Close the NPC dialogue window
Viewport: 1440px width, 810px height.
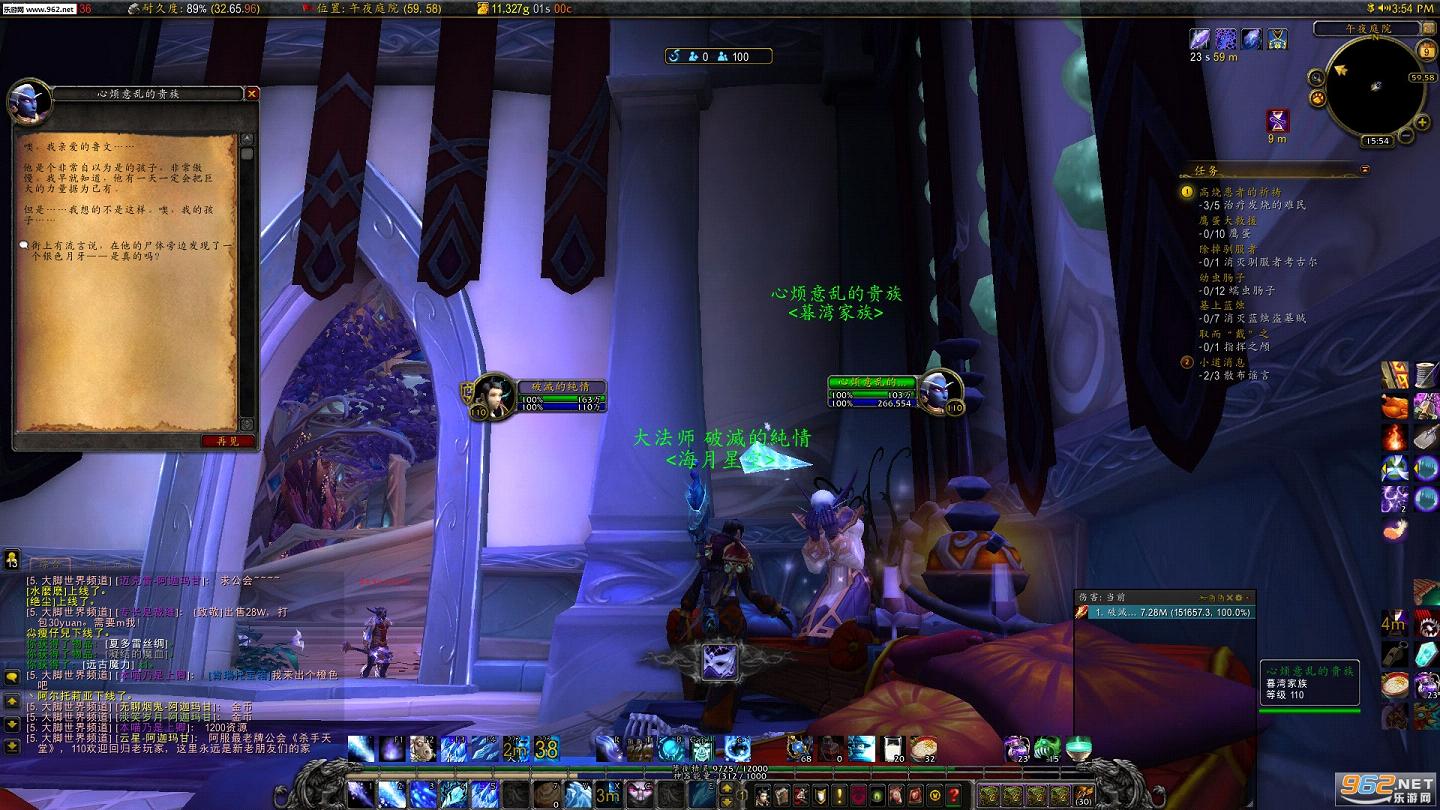pos(252,93)
